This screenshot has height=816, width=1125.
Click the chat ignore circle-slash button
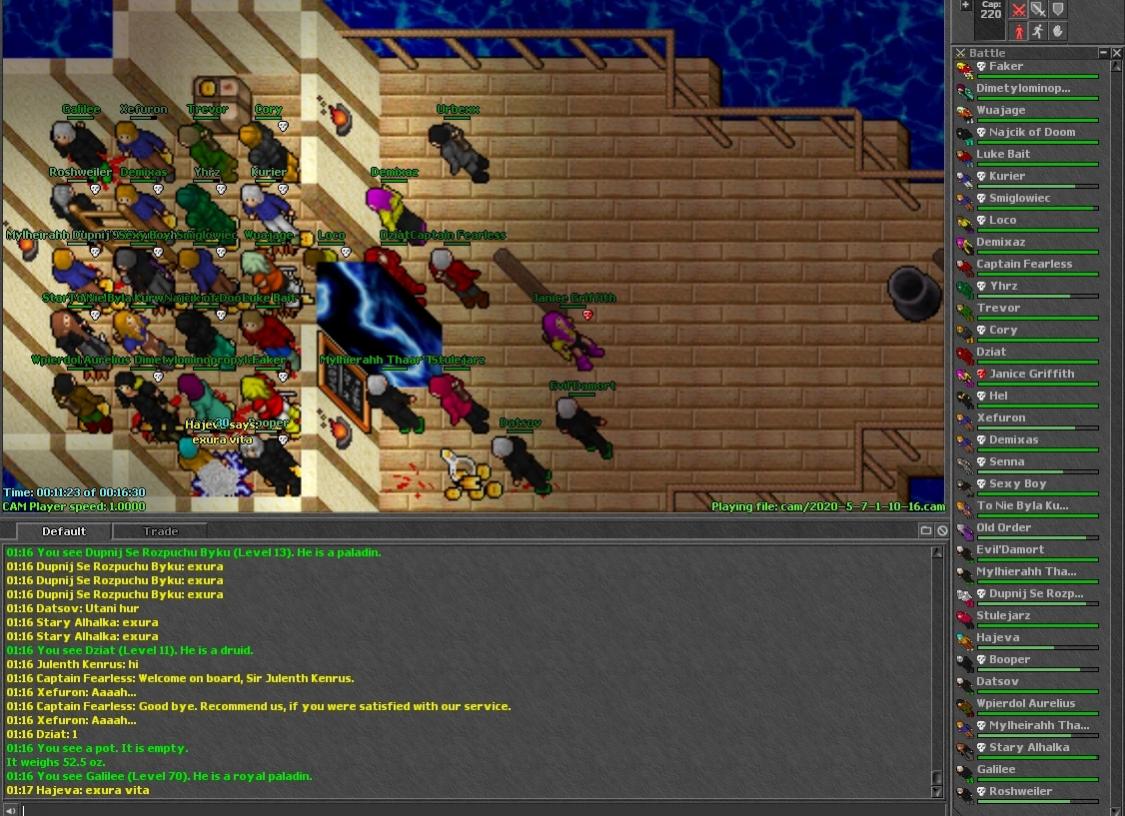[x=941, y=531]
